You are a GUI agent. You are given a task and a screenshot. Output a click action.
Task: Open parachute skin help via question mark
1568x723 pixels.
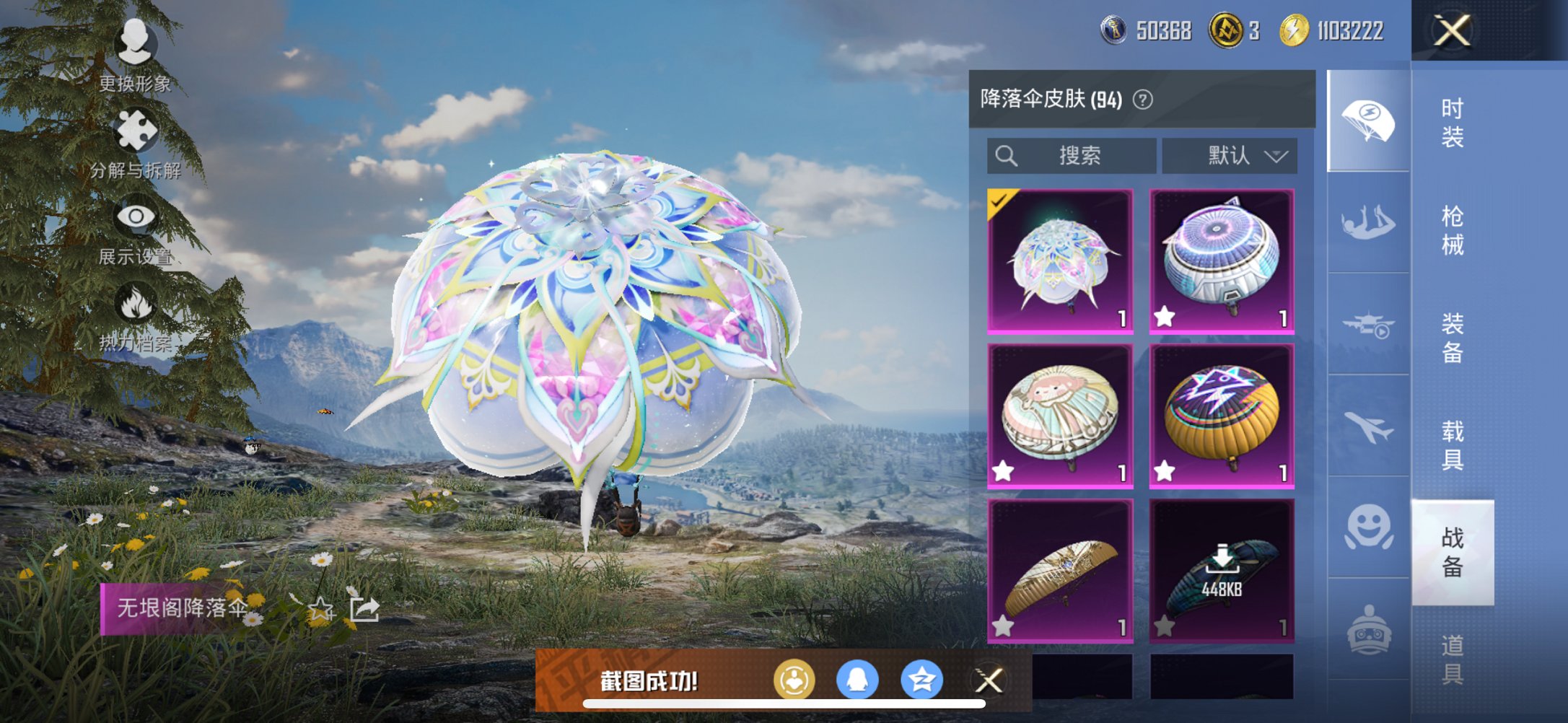pyautogui.click(x=1139, y=100)
